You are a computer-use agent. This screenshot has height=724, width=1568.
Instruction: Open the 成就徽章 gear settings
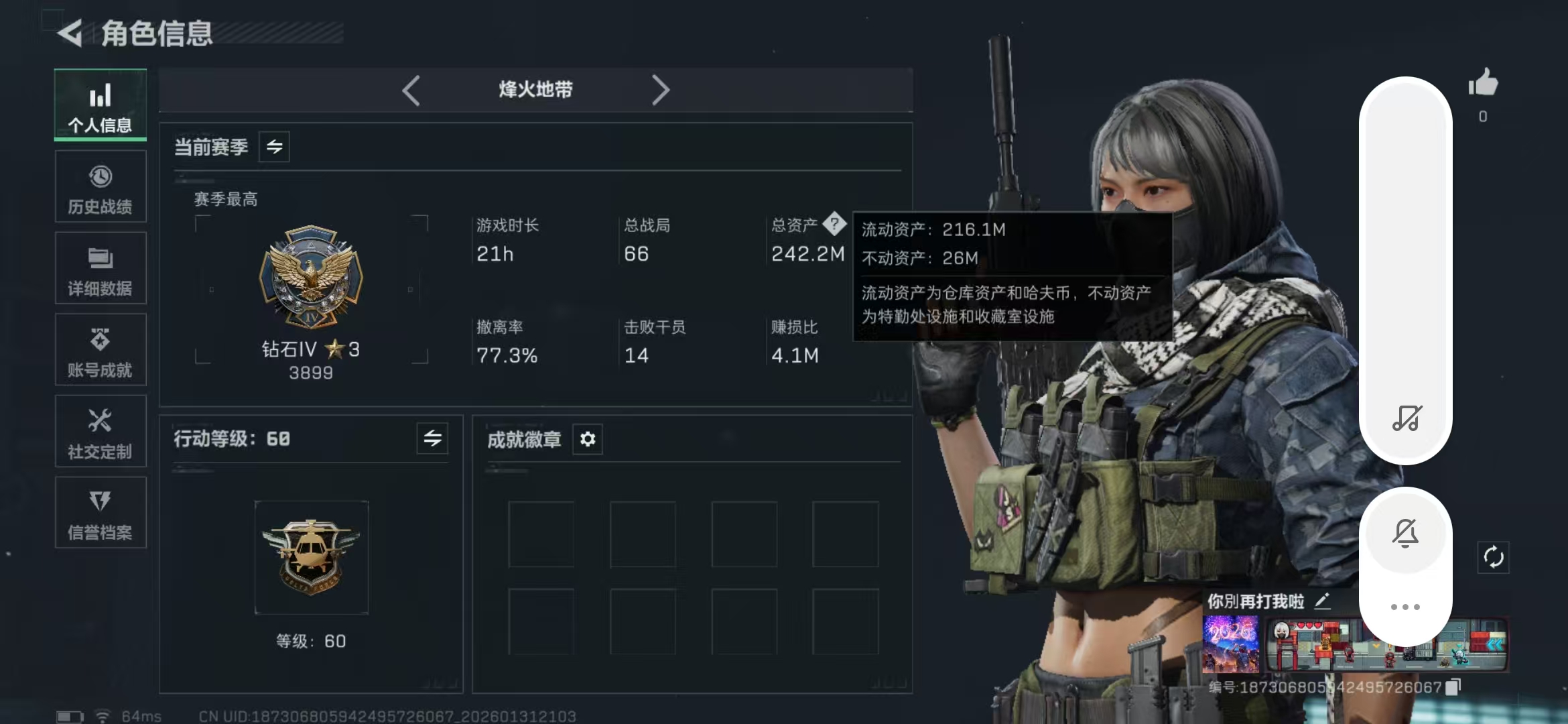click(588, 440)
